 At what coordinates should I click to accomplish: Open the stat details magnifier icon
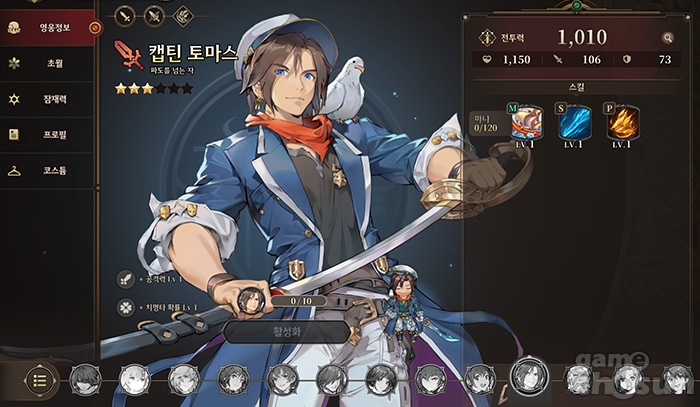pyautogui.click(x=667, y=38)
